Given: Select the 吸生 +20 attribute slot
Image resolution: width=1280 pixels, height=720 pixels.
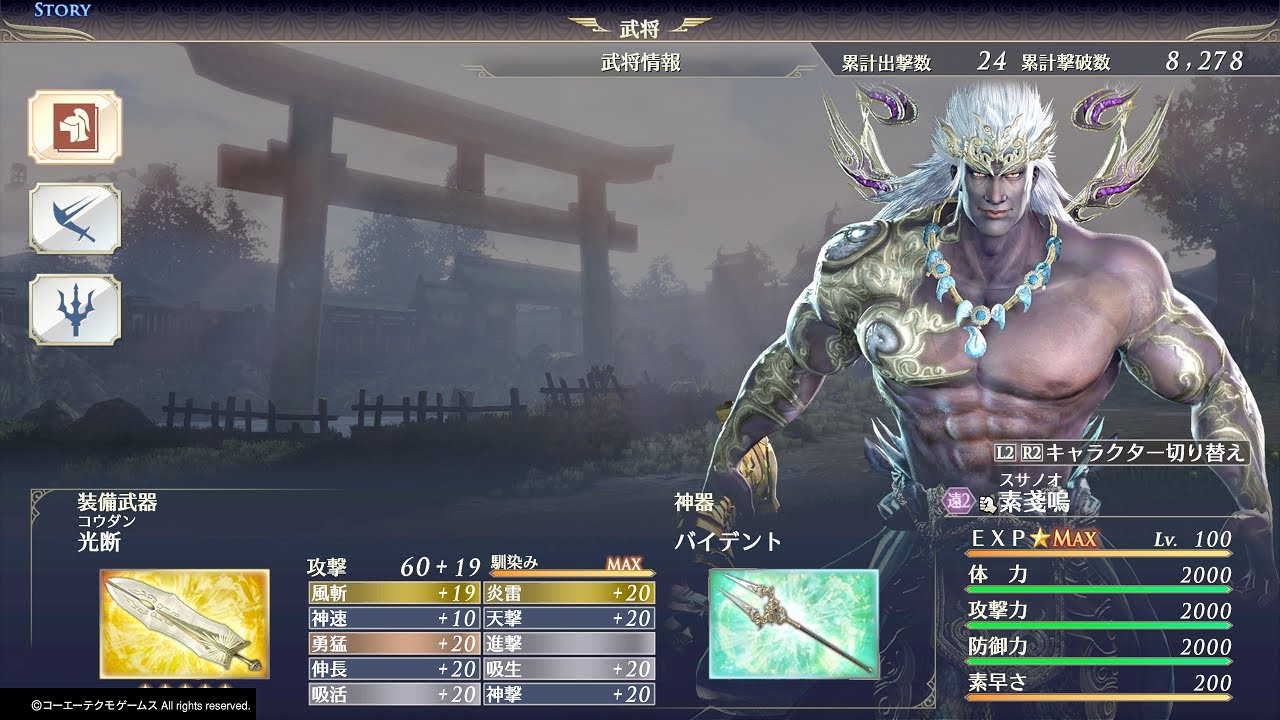Looking at the screenshot, I should tap(569, 669).
